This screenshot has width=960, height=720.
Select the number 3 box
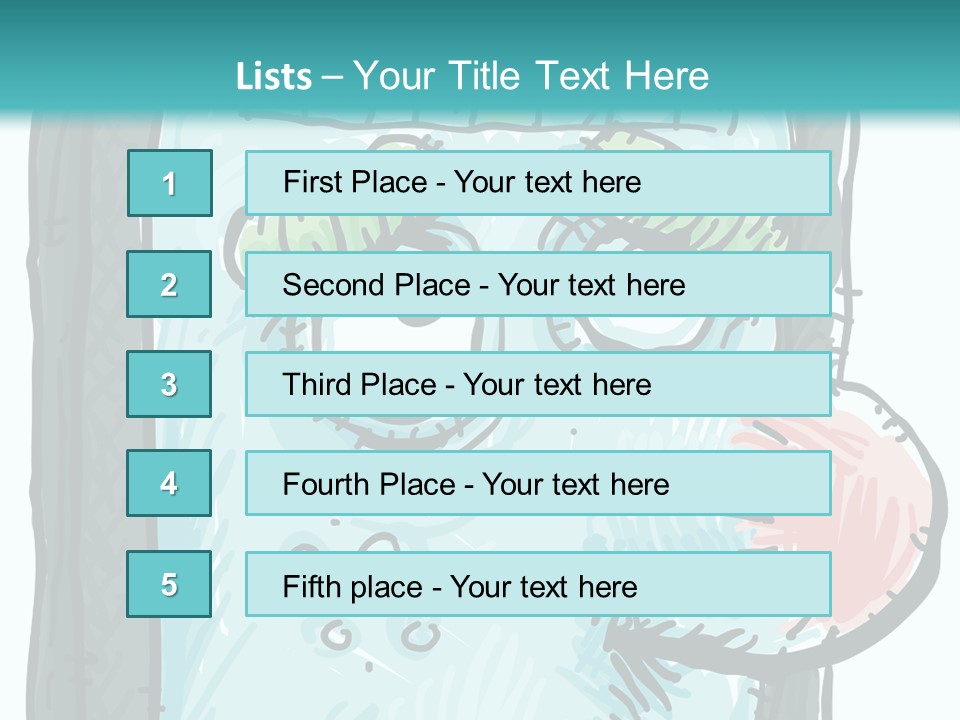pyautogui.click(x=169, y=384)
